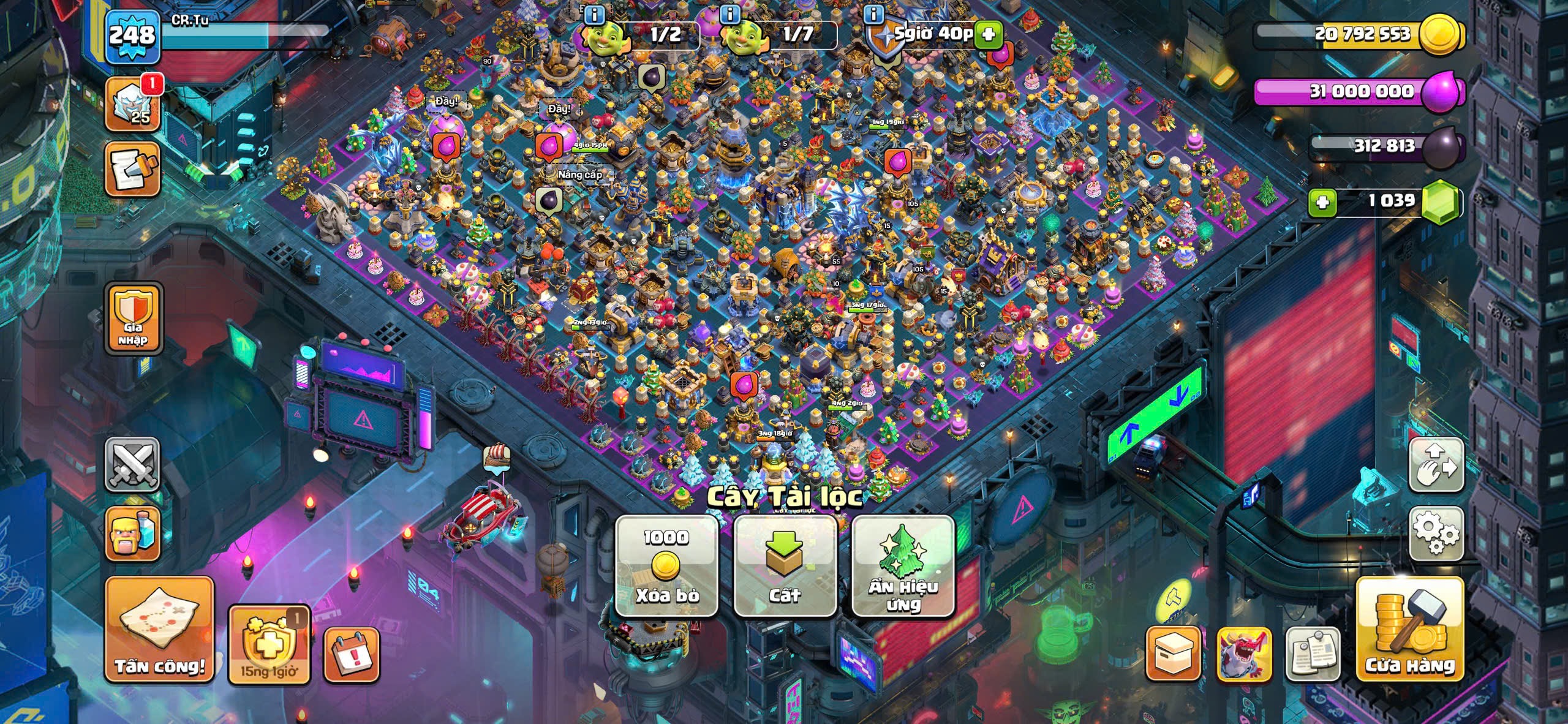Open the calendar events icon
This screenshot has height=724, width=1568.
[x=351, y=655]
